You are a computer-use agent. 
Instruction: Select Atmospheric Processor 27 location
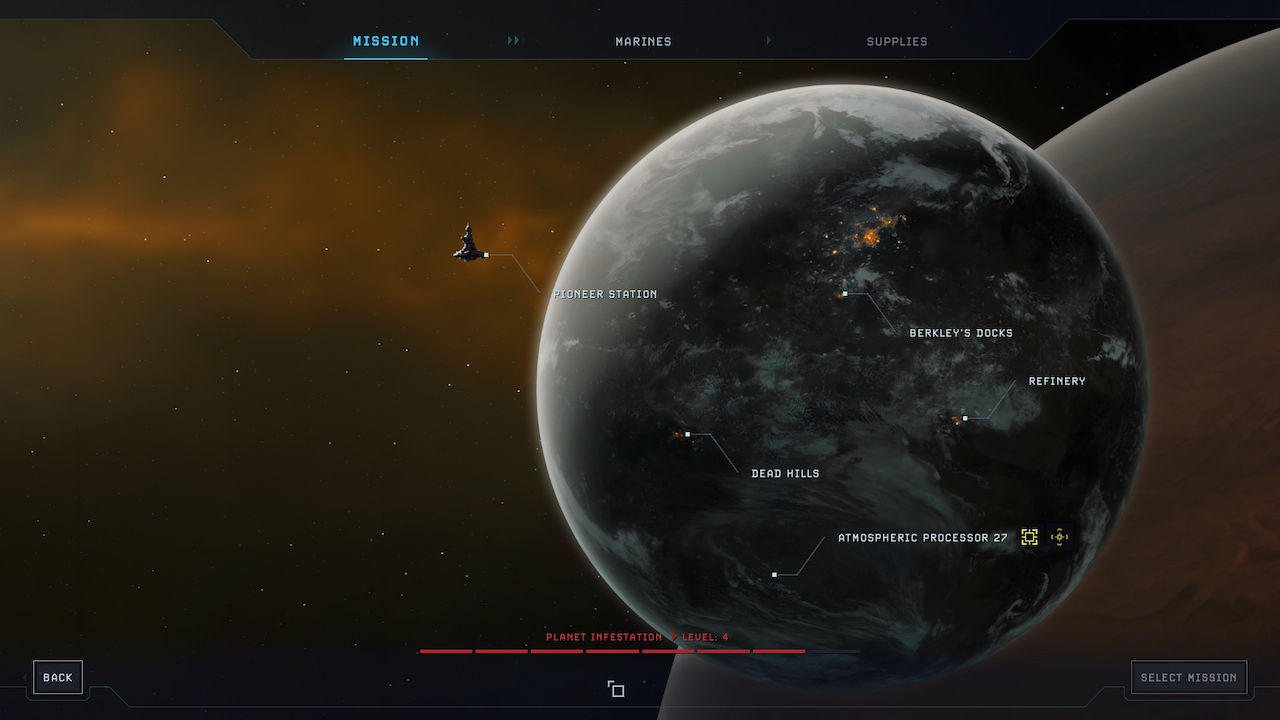922,538
